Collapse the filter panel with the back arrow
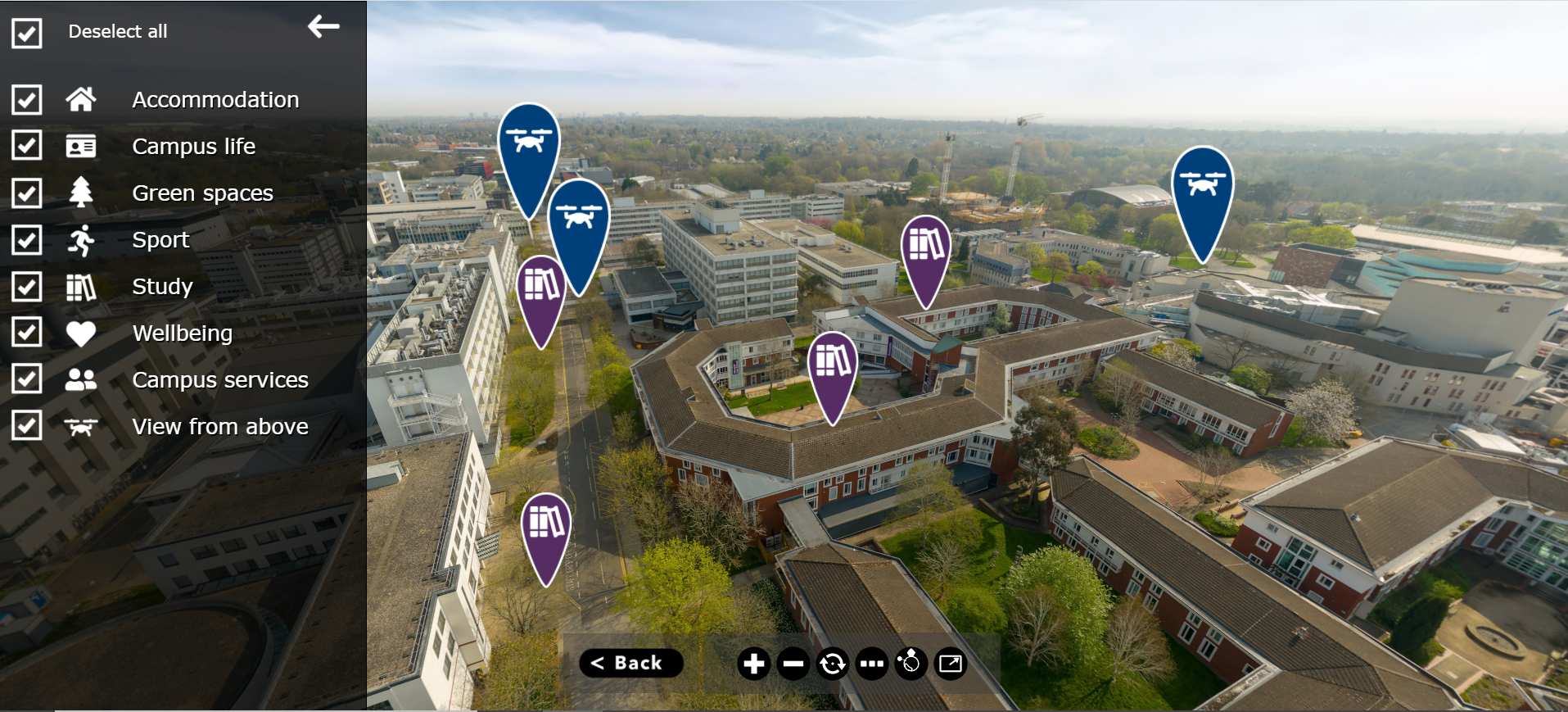The height and width of the screenshot is (712, 1568). click(x=323, y=27)
